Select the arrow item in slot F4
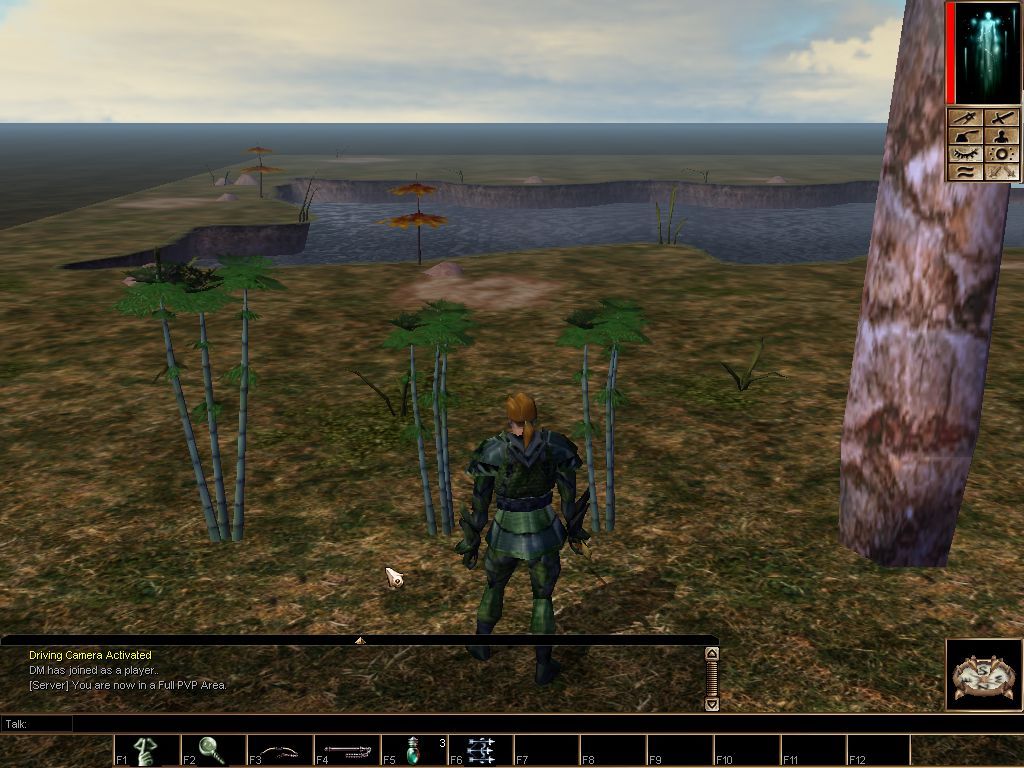This screenshot has height=768, width=1024. (x=347, y=751)
